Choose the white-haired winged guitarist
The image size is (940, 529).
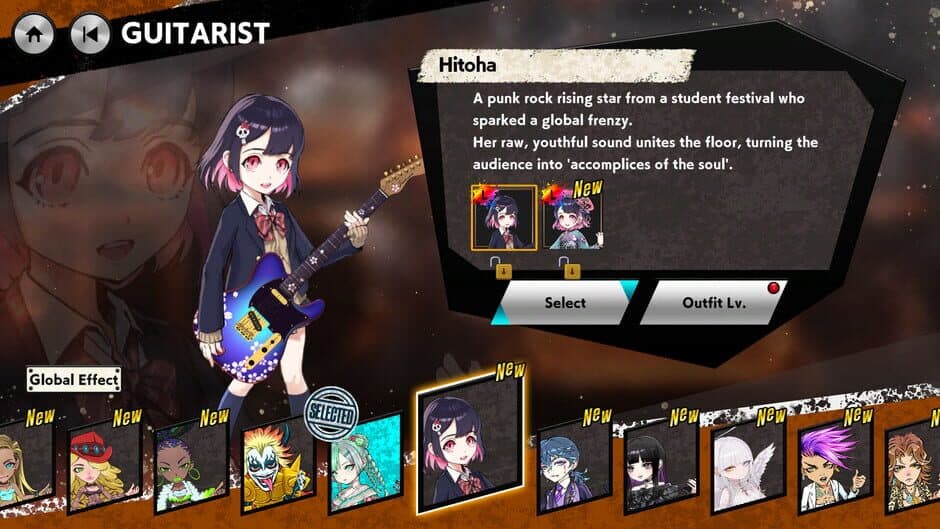click(747, 463)
